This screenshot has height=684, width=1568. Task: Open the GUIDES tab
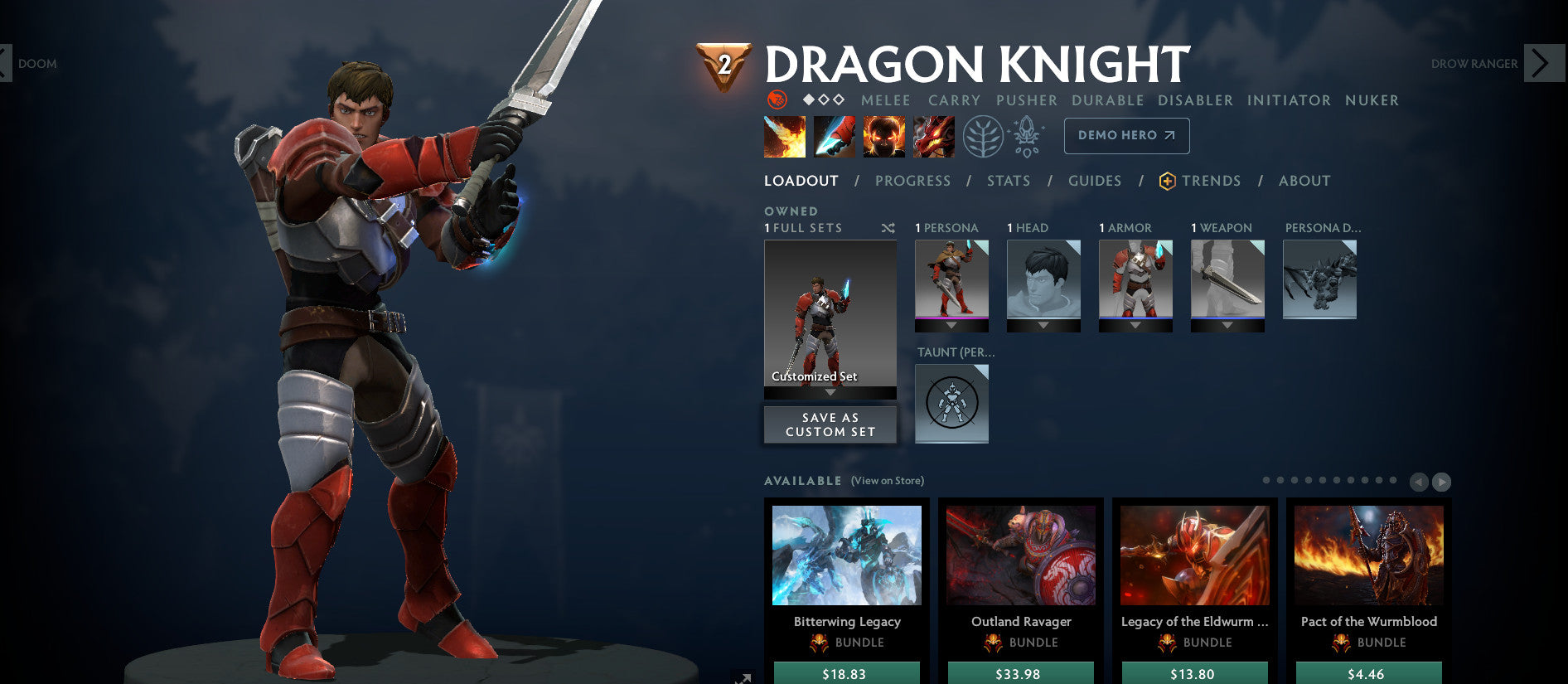(x=1095, y=181)
